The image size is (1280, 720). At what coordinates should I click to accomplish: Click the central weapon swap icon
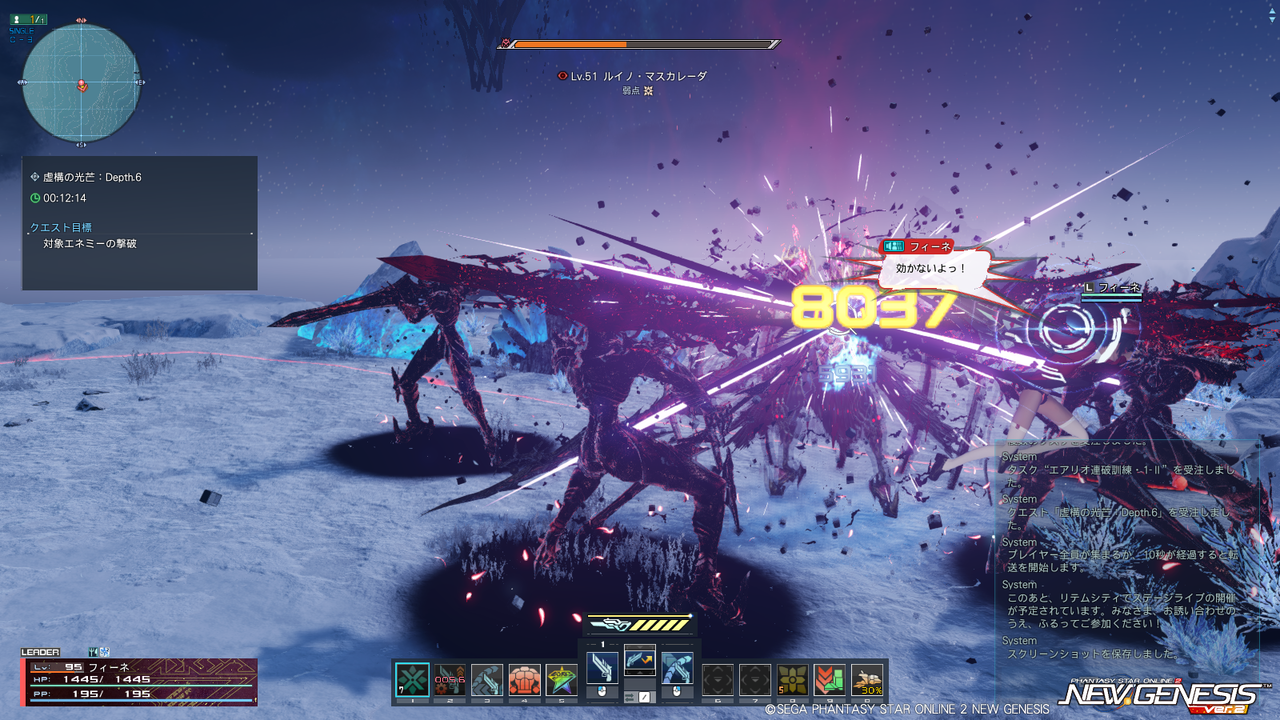point(640,660)
